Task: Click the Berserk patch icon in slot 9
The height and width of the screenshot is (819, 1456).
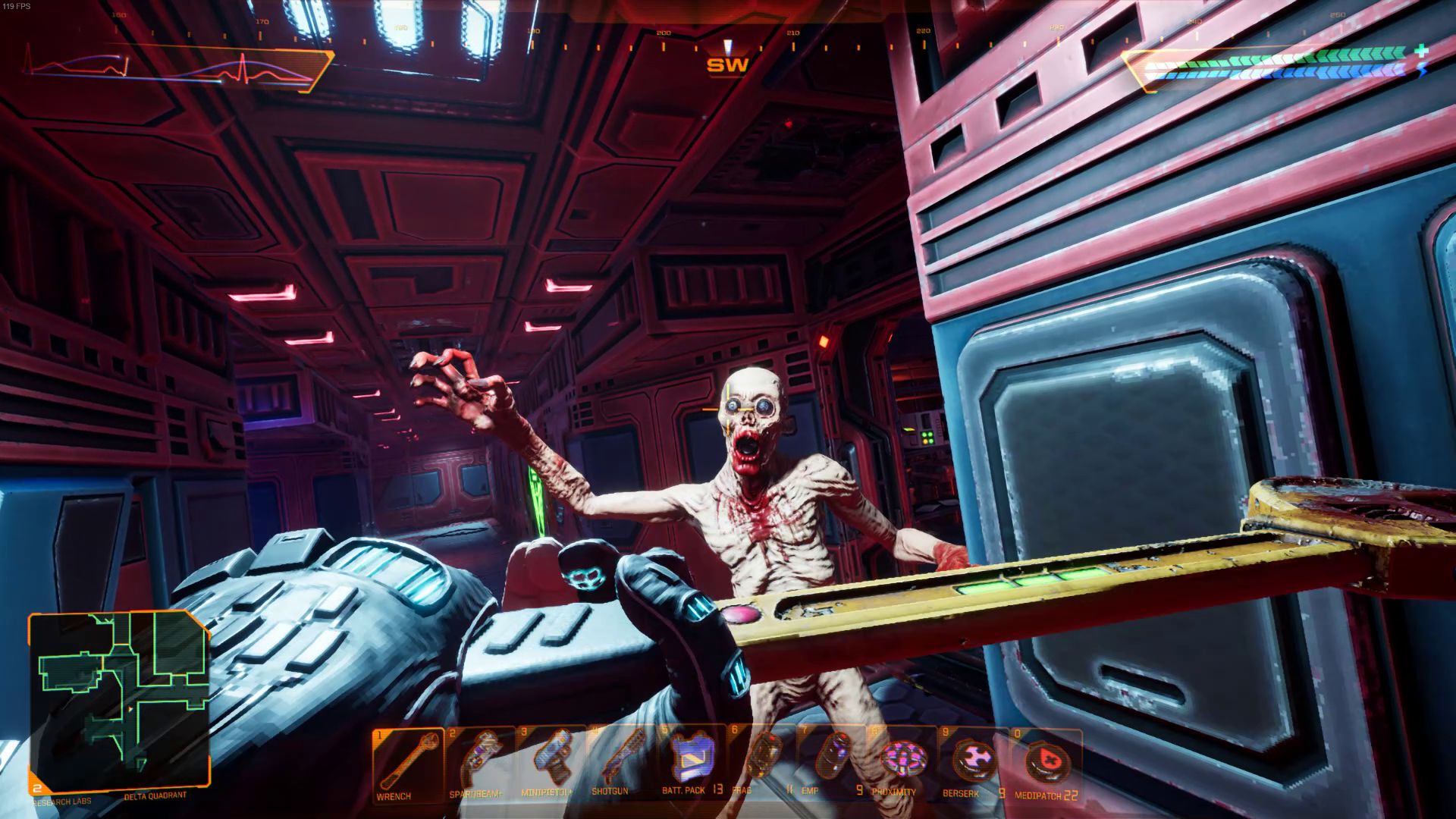Action: click(x=974, y=758)
